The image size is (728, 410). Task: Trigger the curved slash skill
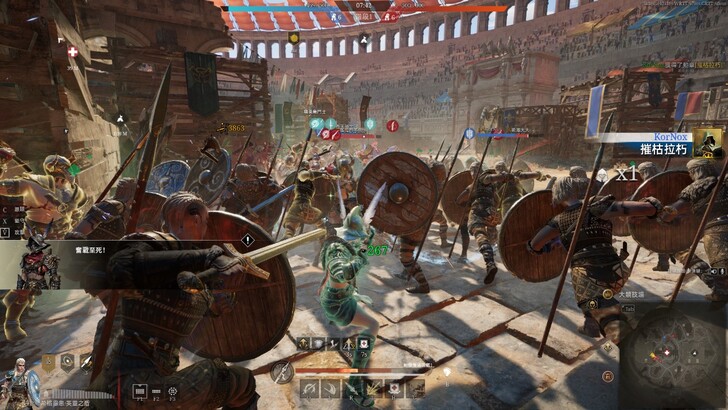pos(329,389)
